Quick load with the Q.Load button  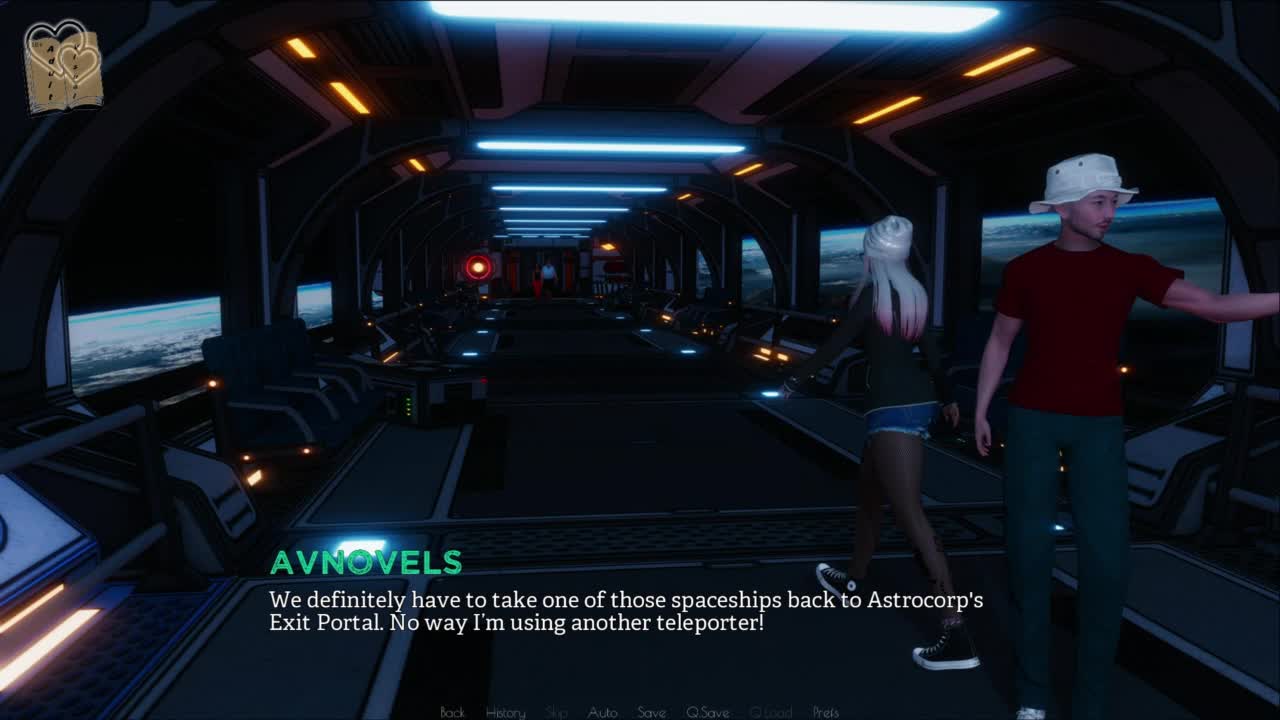point(770,712)
